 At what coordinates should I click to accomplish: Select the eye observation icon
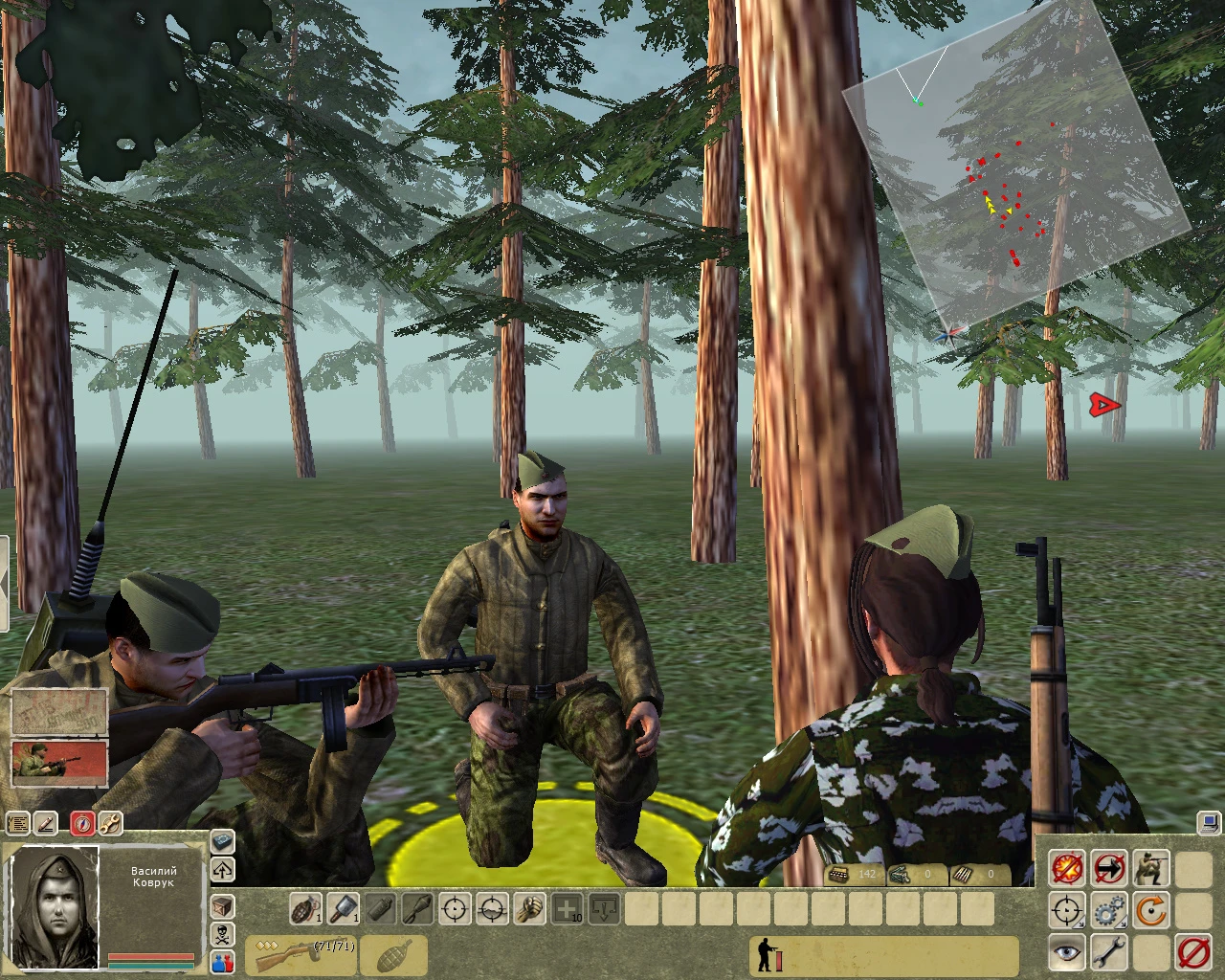click(x=1066, y=952)
